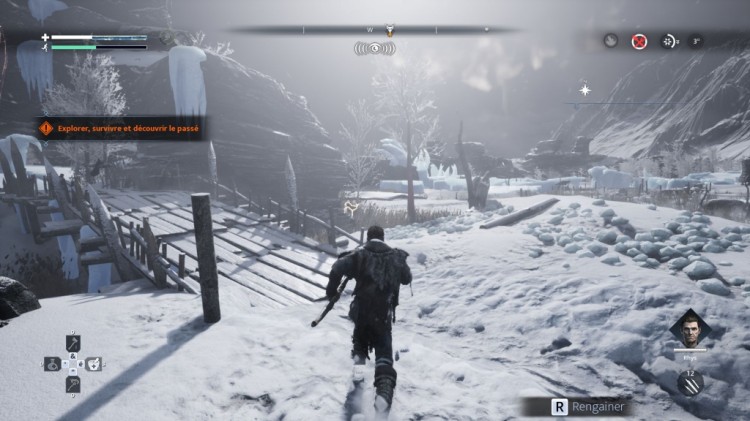Select the pickaxe quick slot
The height and width of the screenshot is (421, 750).
[73, 384]
